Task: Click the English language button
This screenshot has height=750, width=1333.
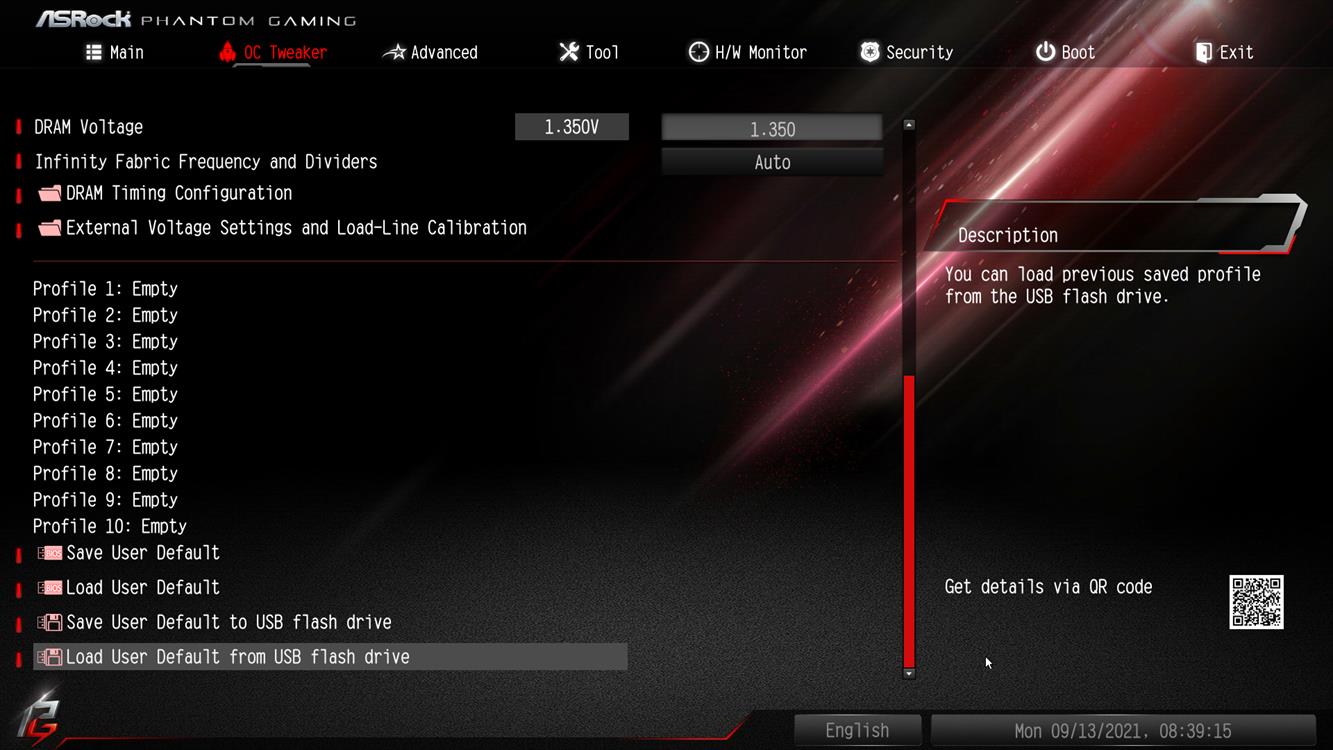Action: pos(857,731)
